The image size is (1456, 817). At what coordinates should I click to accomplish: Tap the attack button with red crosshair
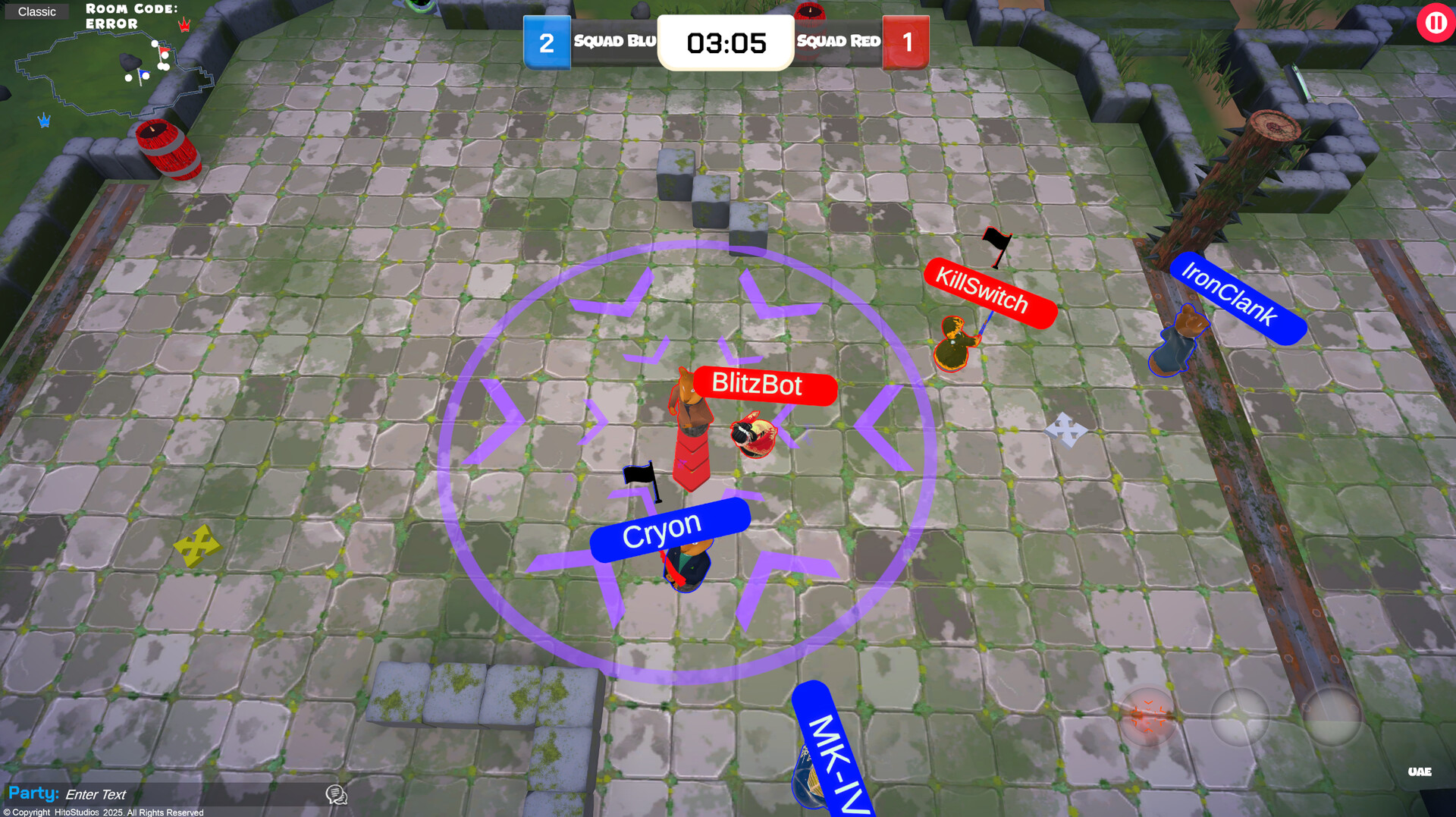point(1147,716)
